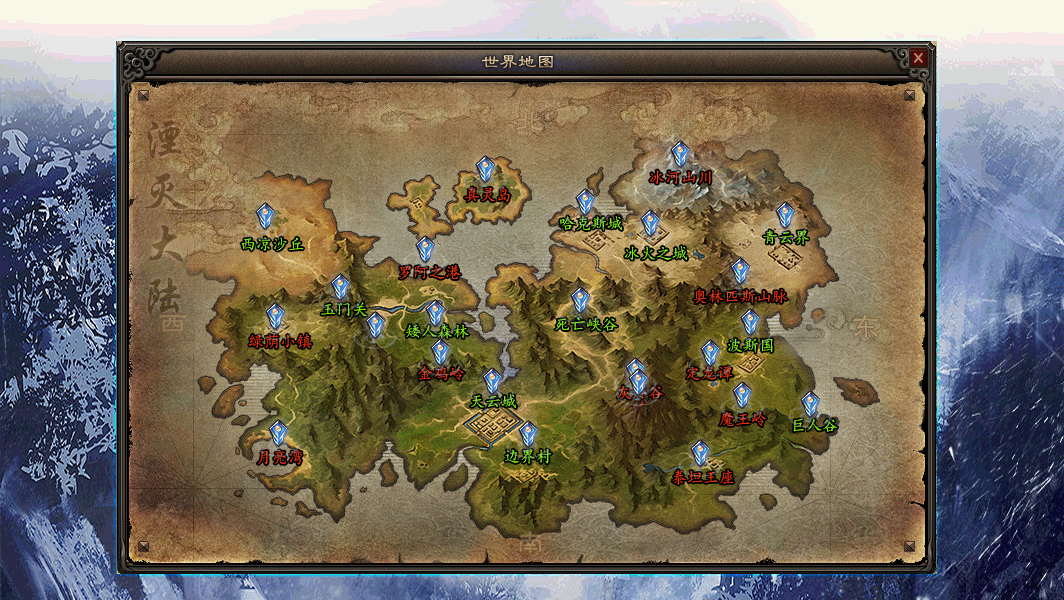Select 冰河山川 on the map
Screen dimensions: 1064x600
click(680, 154)
